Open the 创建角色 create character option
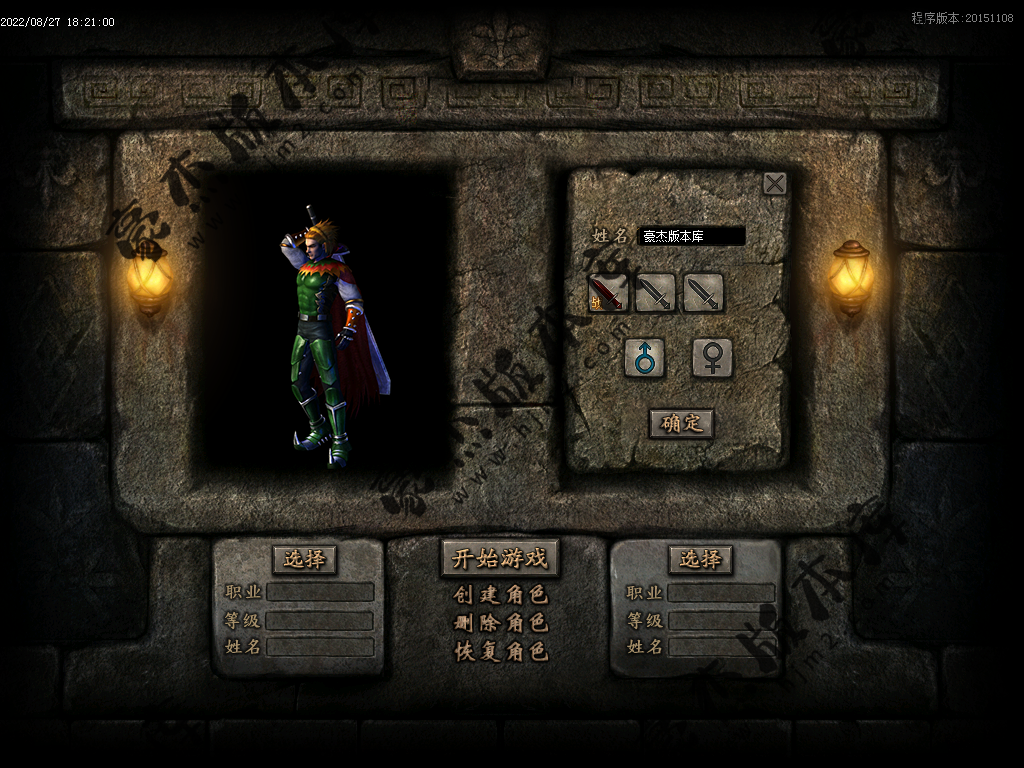Viewport: 1024px width, 768px height. [x=500, y=595]
